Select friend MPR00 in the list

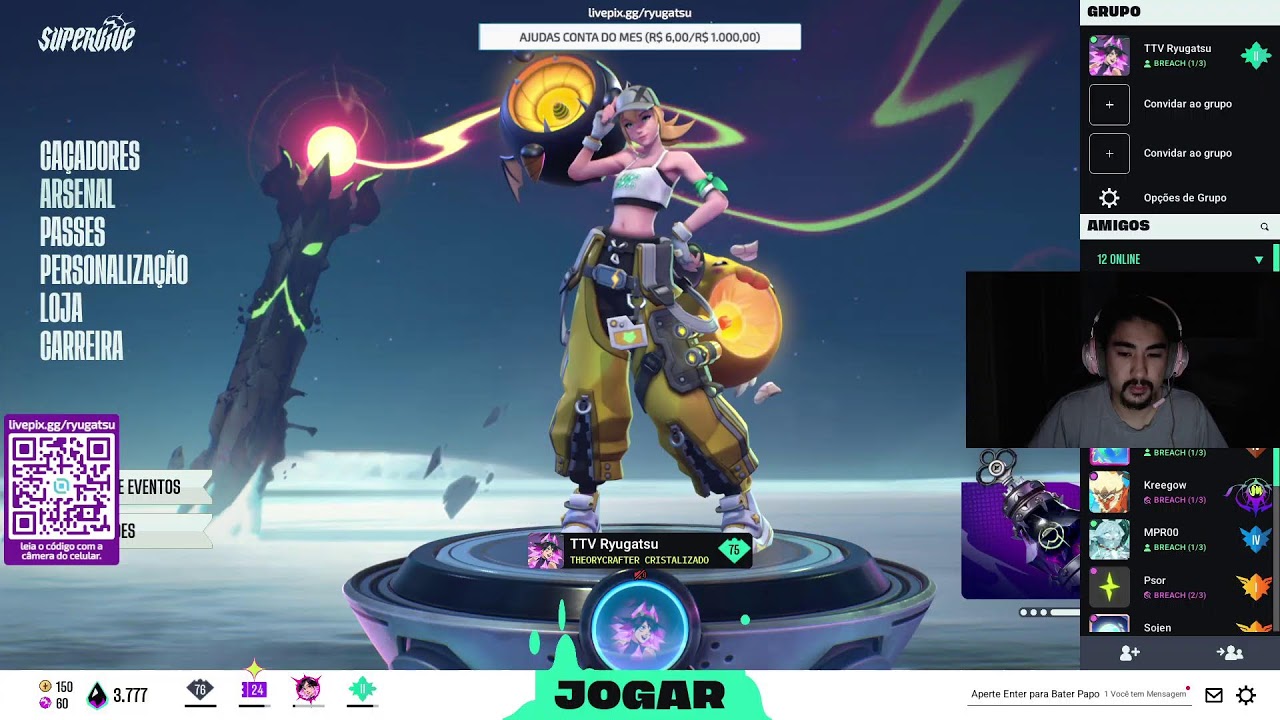click(x=1161, y=539)
